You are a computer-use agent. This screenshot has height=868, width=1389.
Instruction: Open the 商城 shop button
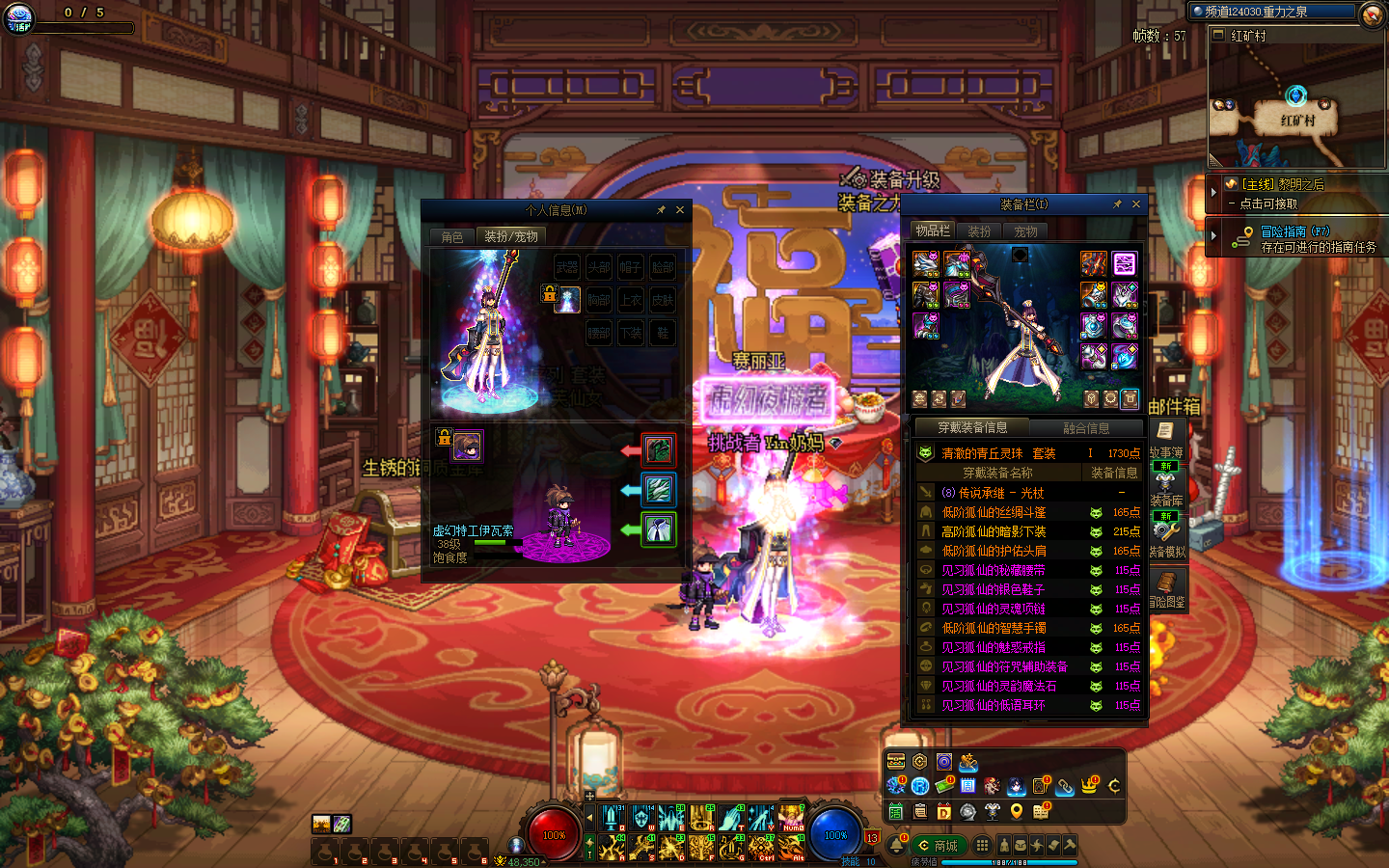[938, 846]
